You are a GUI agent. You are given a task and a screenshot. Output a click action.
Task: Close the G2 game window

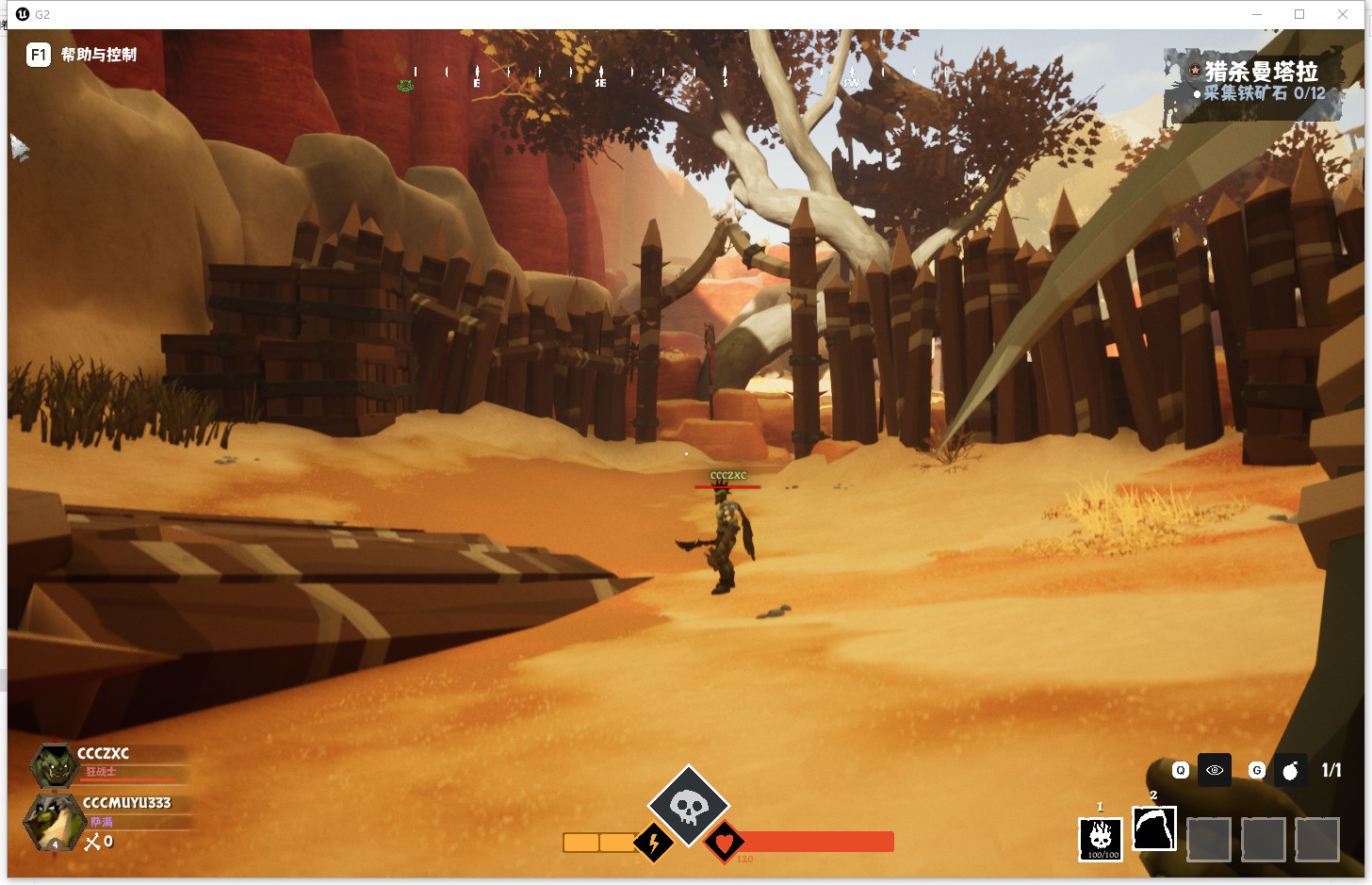point(1343,14)
